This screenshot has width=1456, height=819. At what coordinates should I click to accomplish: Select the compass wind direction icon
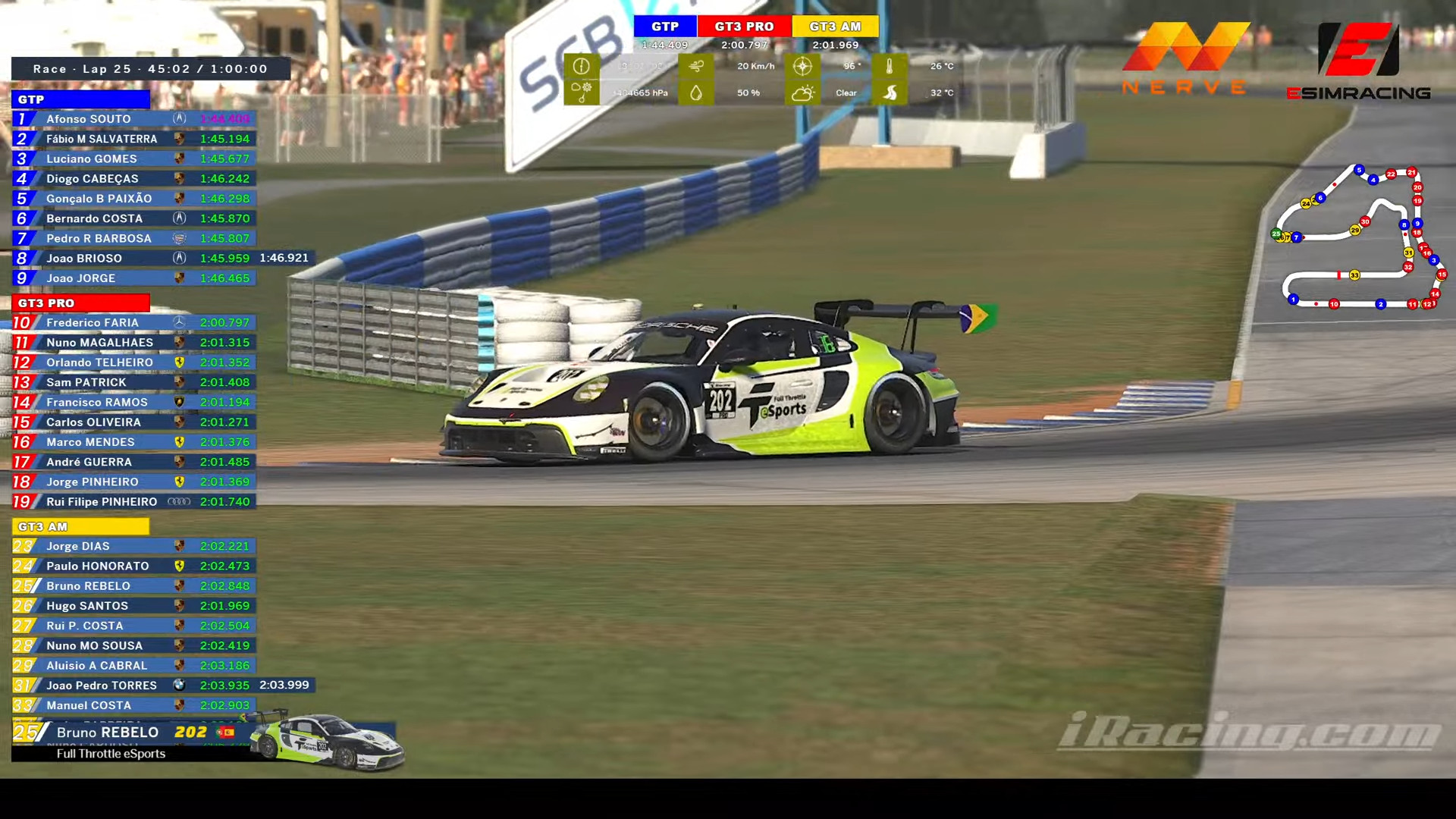pos(802,67)
